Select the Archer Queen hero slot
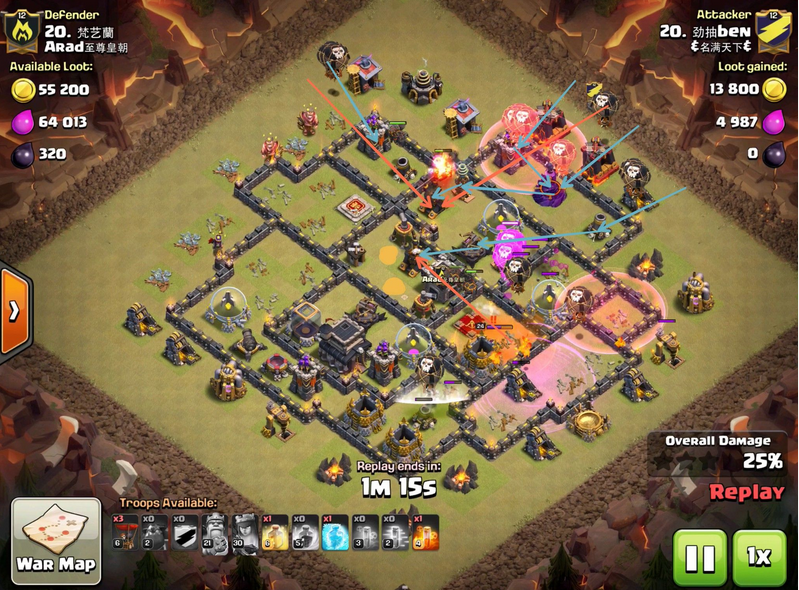This screenshot has width=799, height=590. point(244,532)
